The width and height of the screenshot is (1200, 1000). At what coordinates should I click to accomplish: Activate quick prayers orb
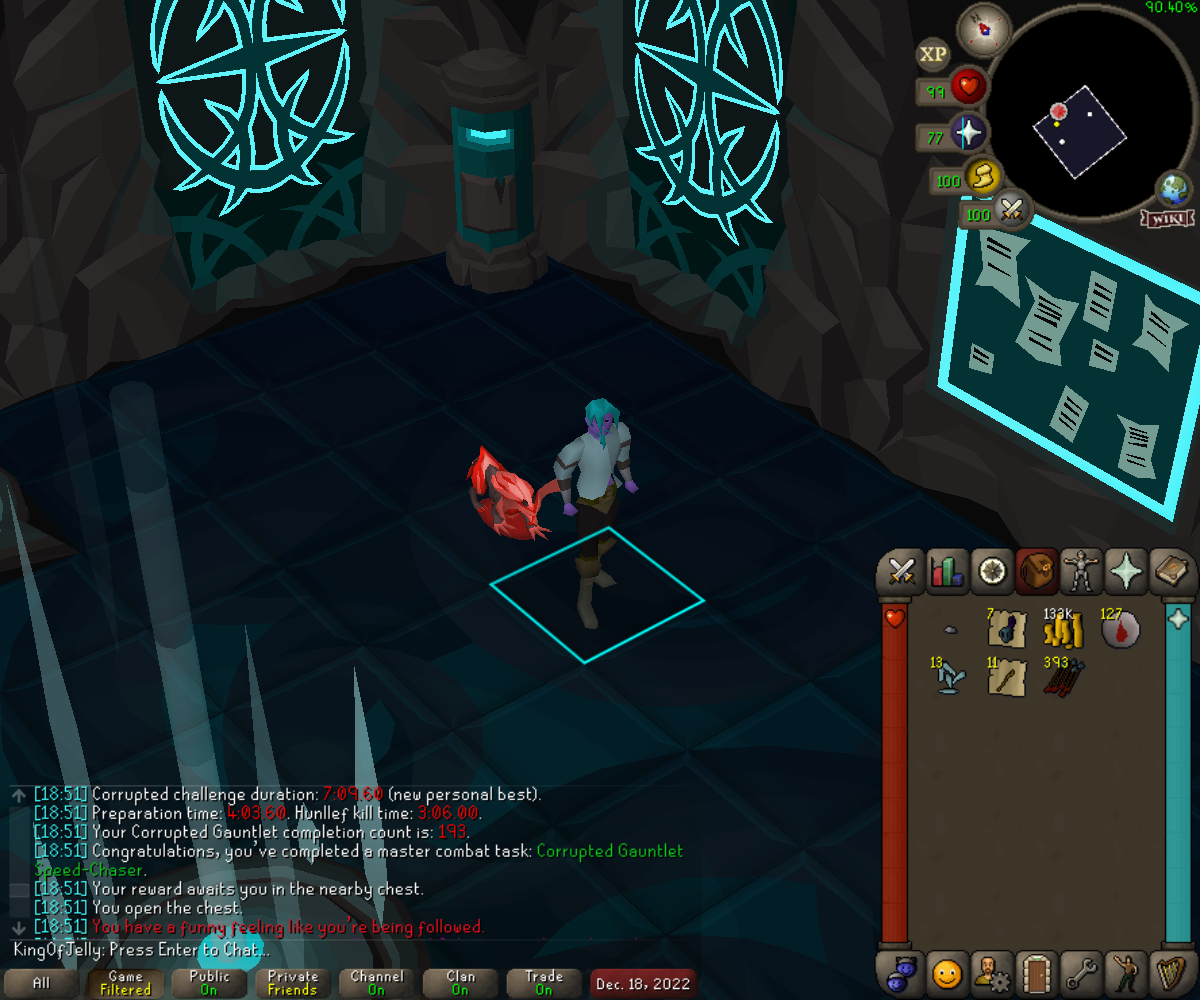coord(969,133)
